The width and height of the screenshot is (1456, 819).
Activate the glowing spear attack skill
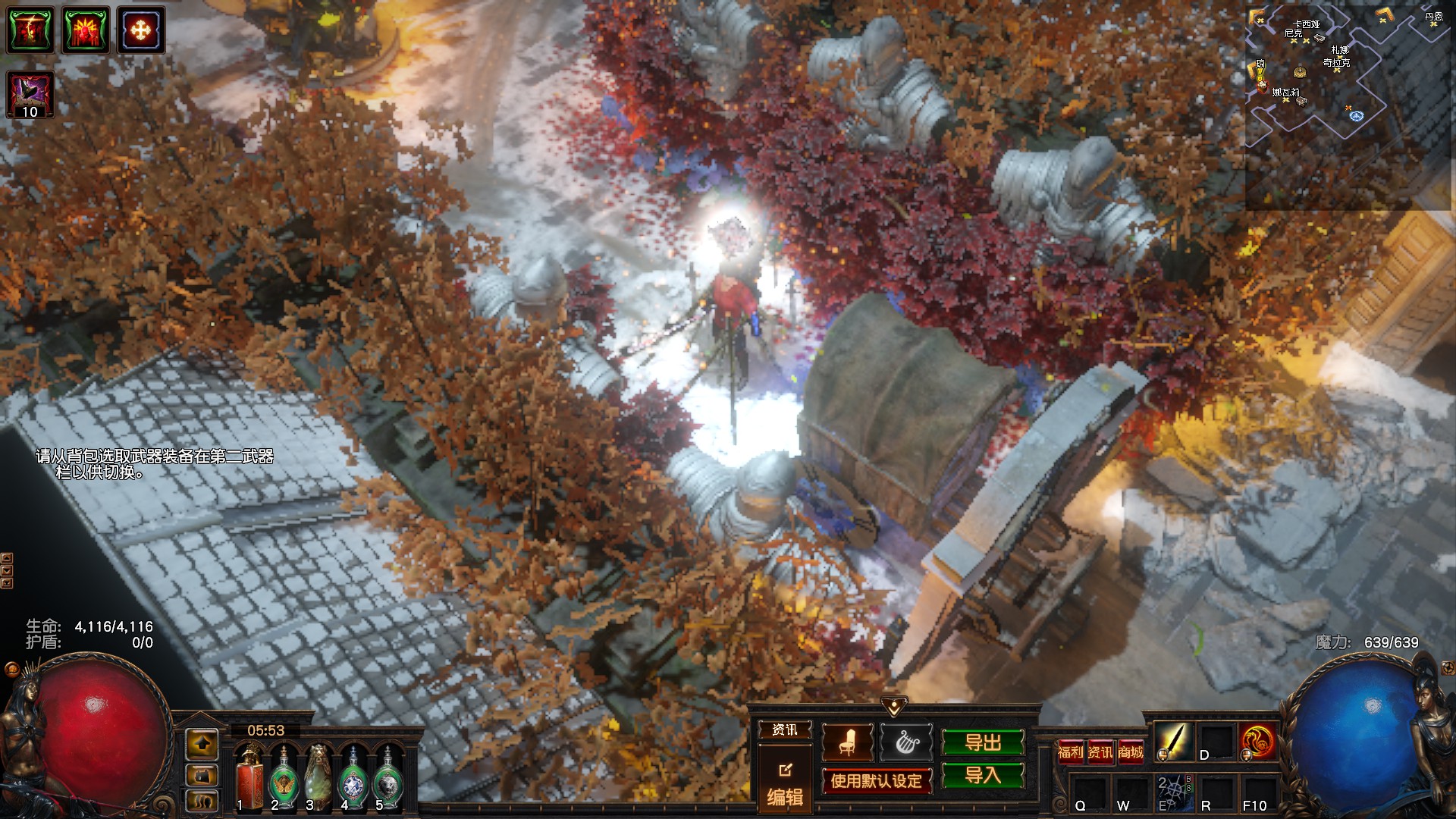click(1173, 741)
